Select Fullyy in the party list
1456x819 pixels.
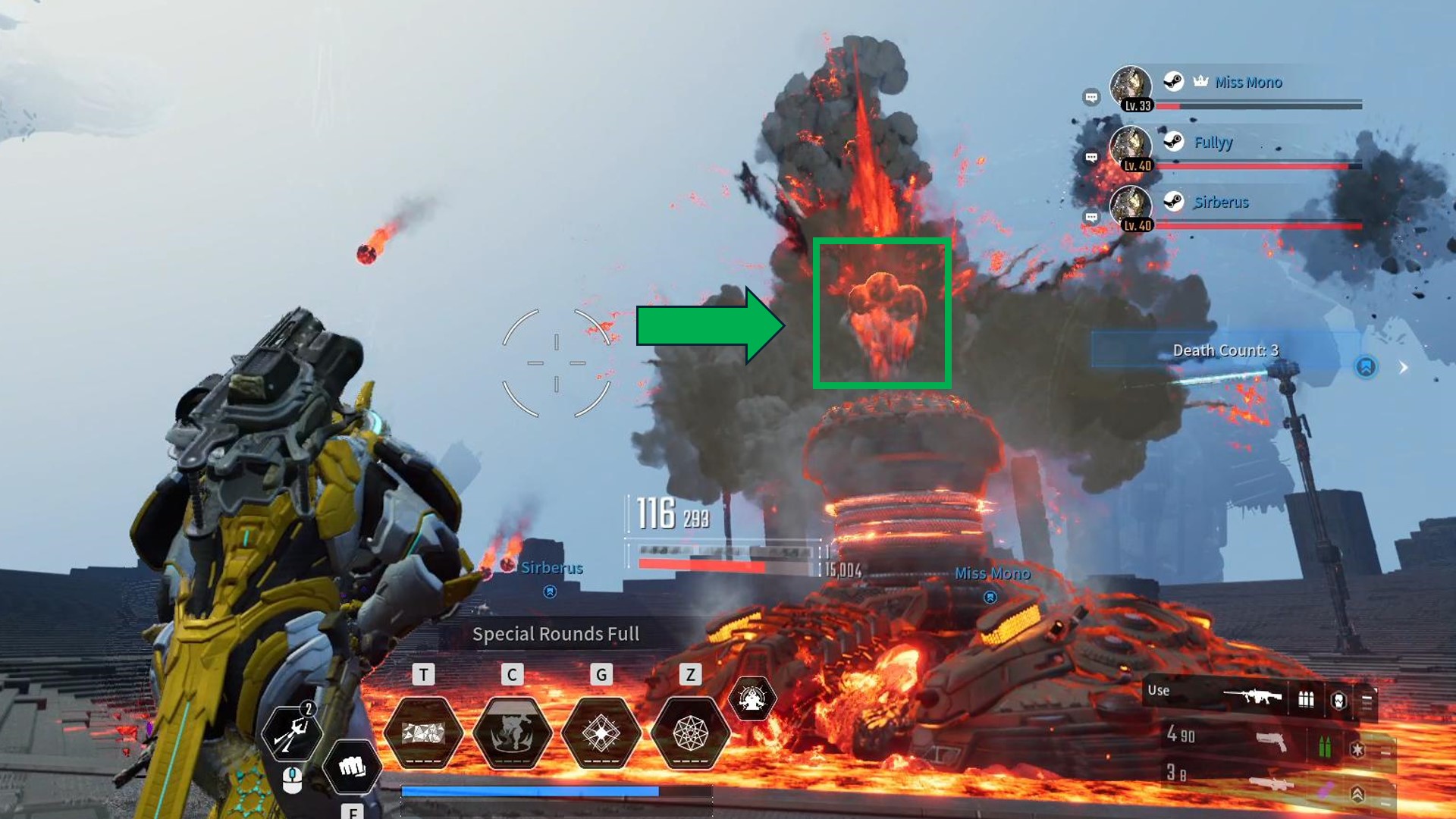click(x=1213, y=143)
